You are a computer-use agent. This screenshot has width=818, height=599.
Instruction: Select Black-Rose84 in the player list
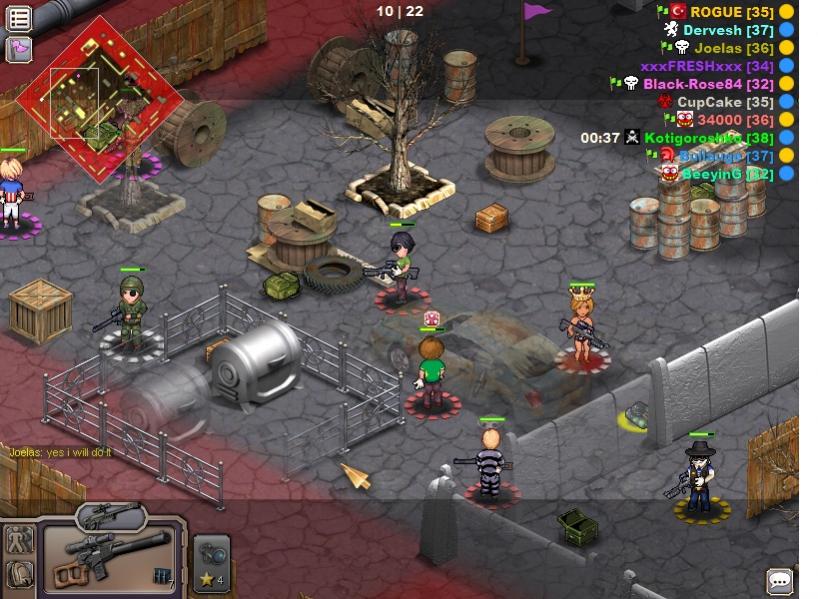[x=708, y=84]
